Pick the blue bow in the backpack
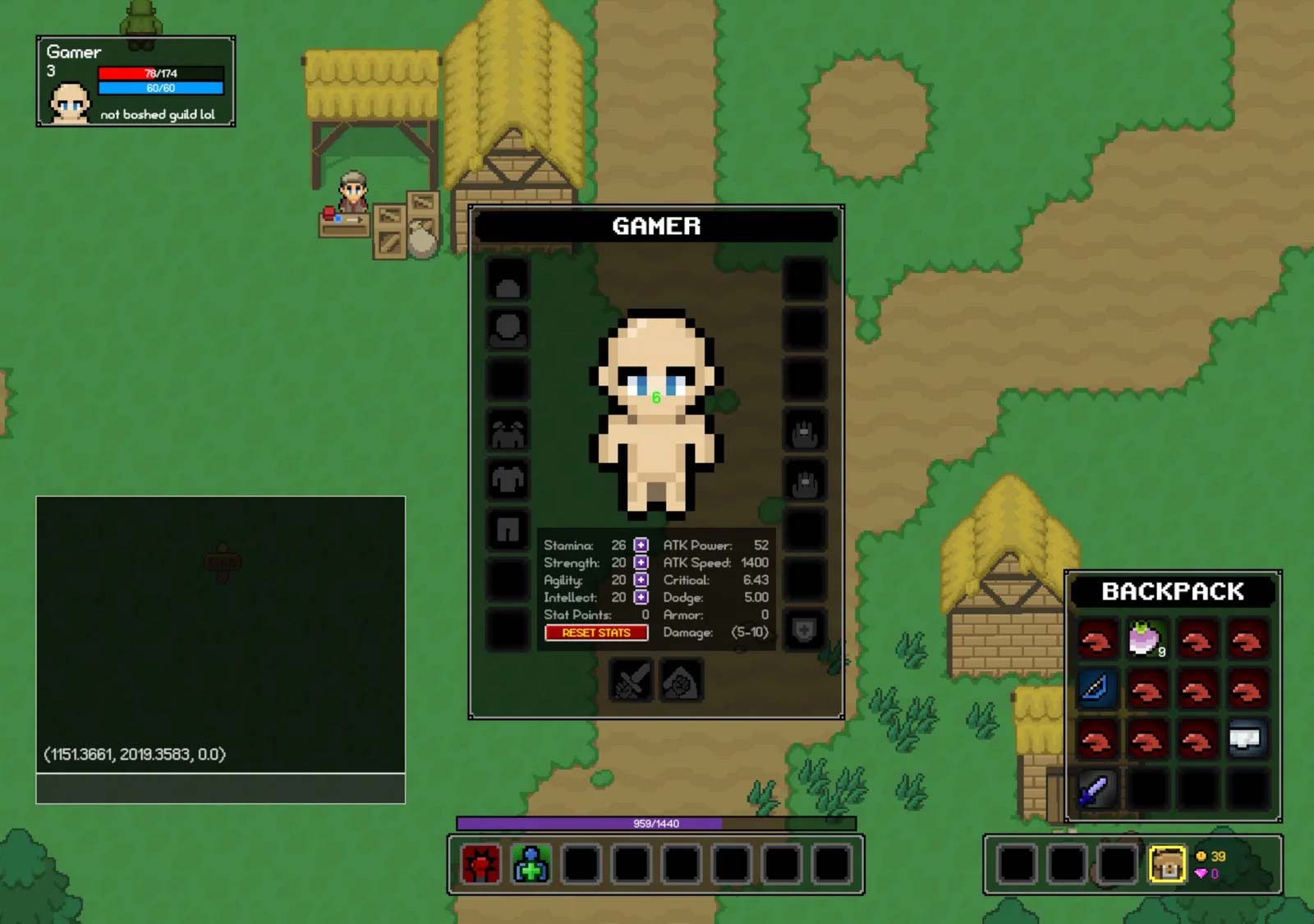Screen dimensions: 1314x924 [x=1096, y=688]
